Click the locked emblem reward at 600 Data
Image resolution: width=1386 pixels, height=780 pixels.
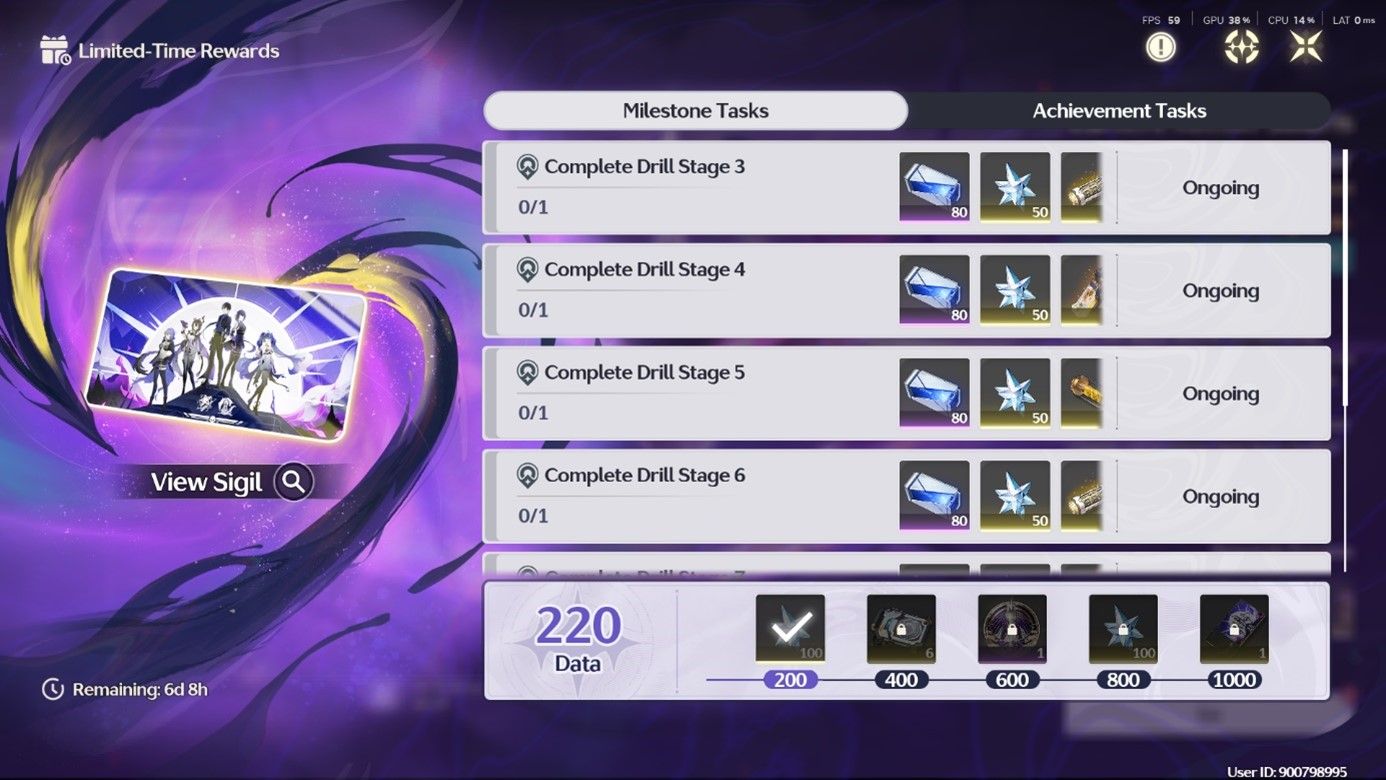pyautogui.click(x=1012, y=628)
